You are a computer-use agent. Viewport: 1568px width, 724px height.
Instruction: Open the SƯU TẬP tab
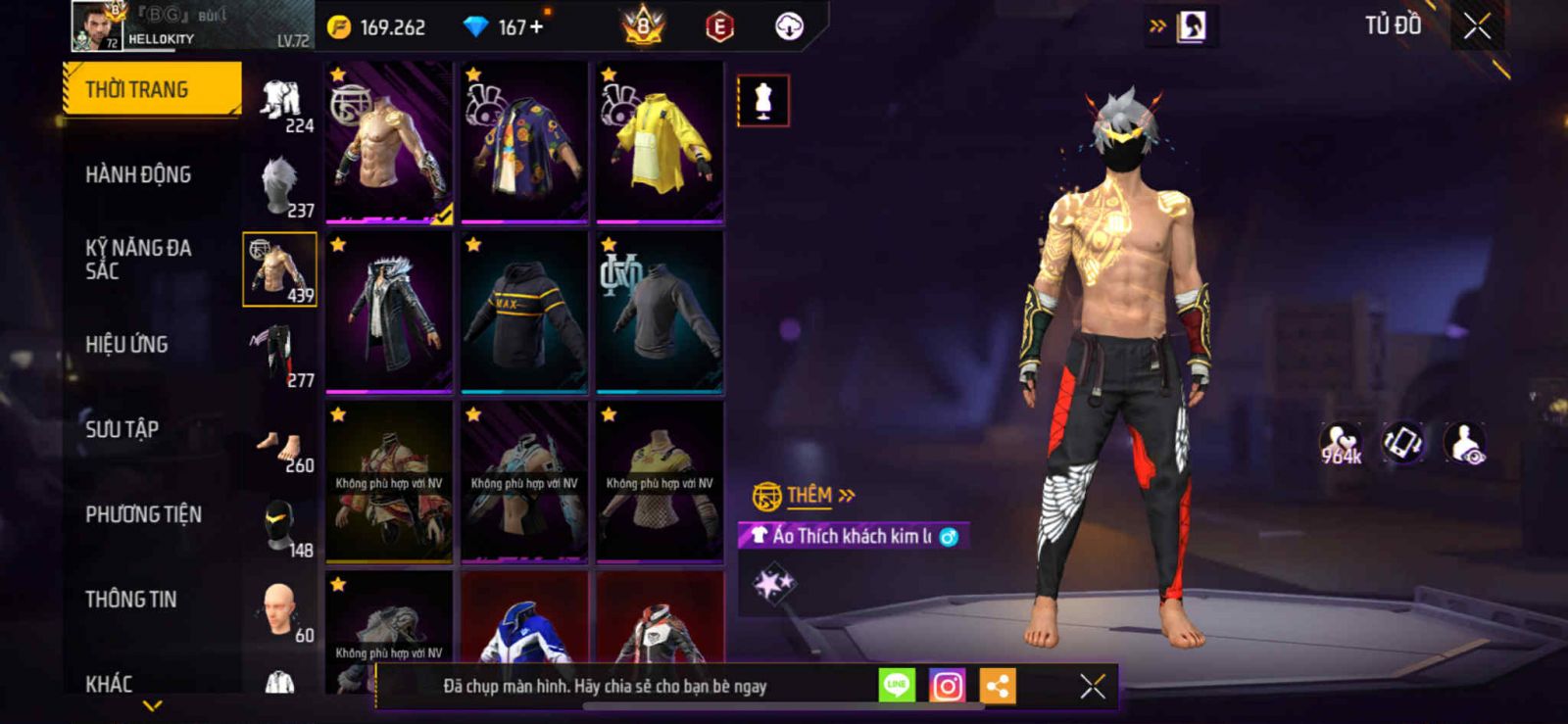click(122, 429)
